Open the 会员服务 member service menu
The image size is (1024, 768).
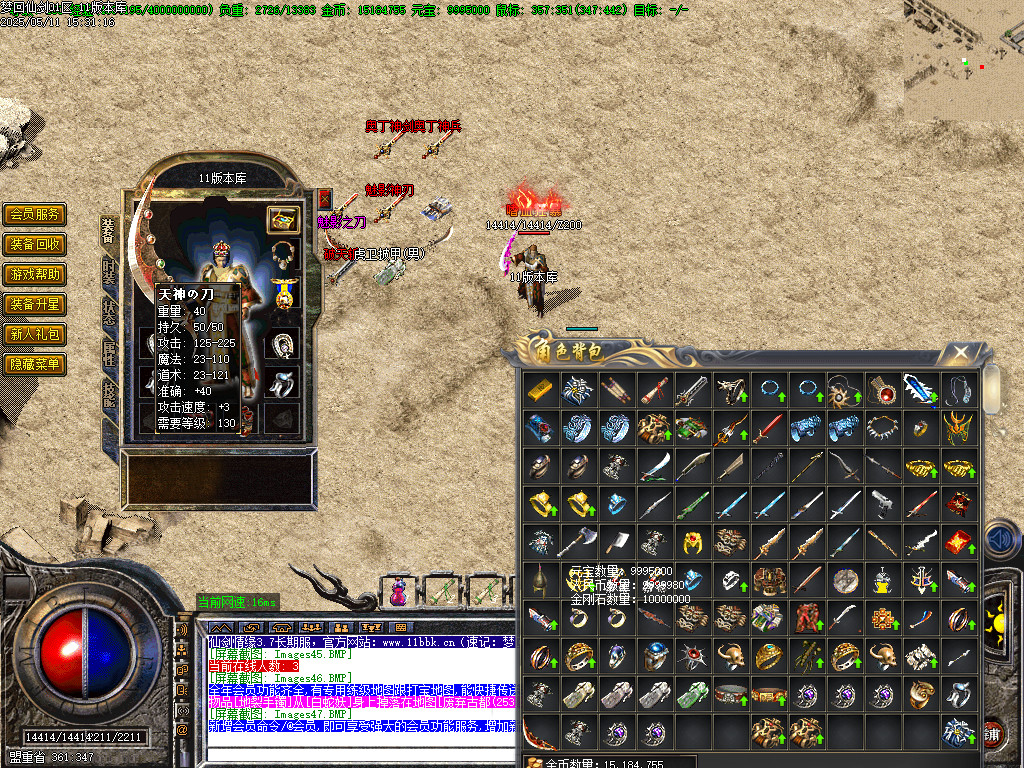coord(35,214)
